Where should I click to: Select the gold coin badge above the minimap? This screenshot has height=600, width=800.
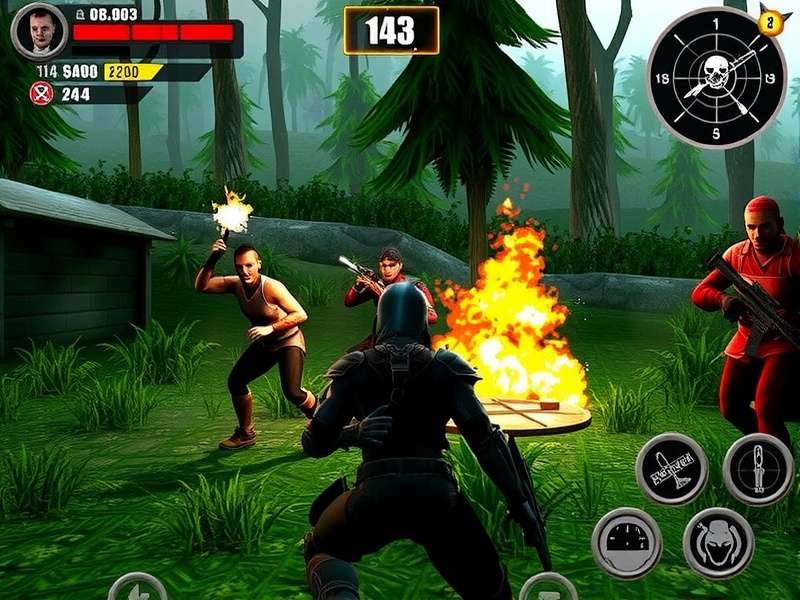pyautogui.click(x=769, y=21)
